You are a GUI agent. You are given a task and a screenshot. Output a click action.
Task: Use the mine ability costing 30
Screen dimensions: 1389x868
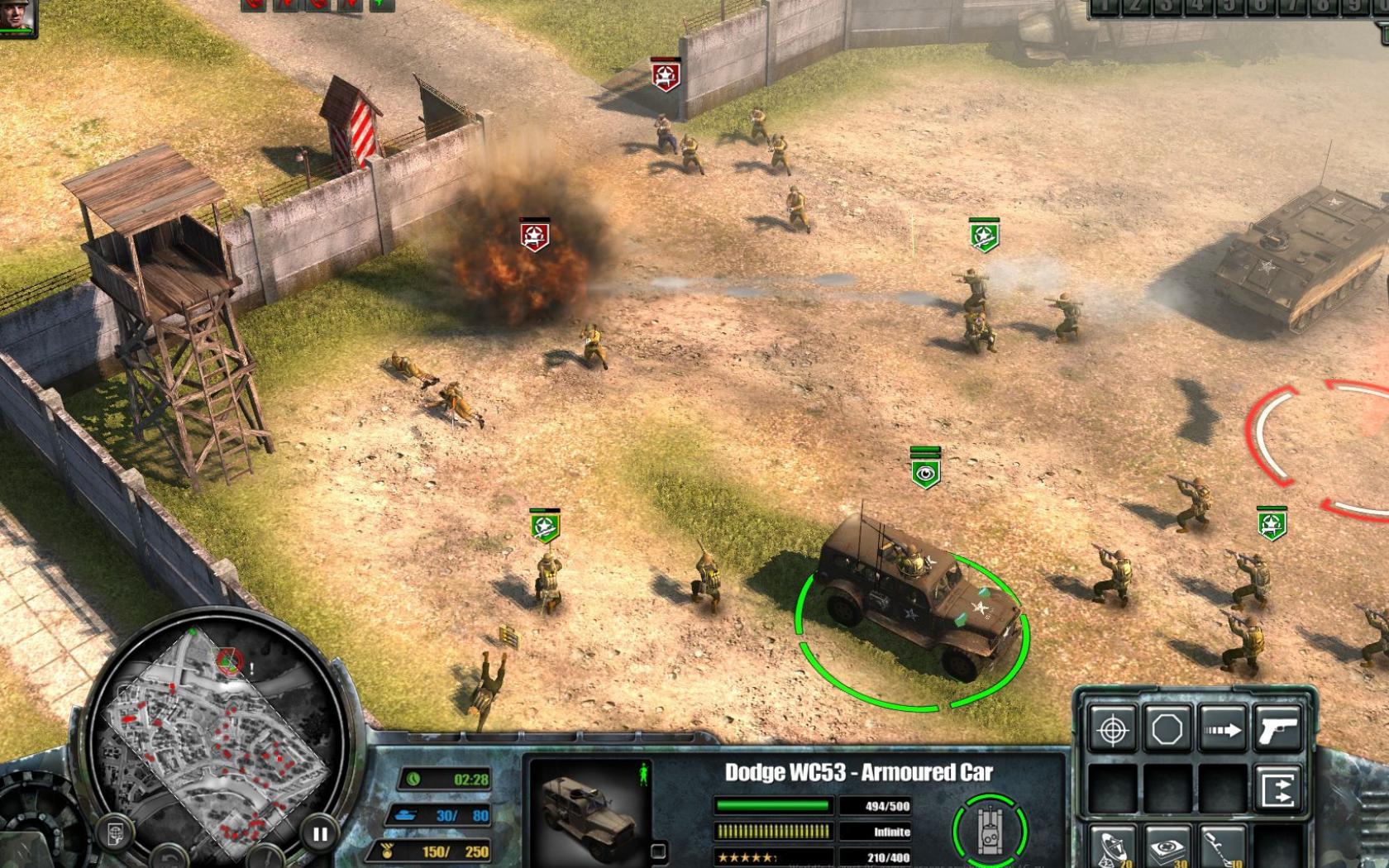point(1167,848)
